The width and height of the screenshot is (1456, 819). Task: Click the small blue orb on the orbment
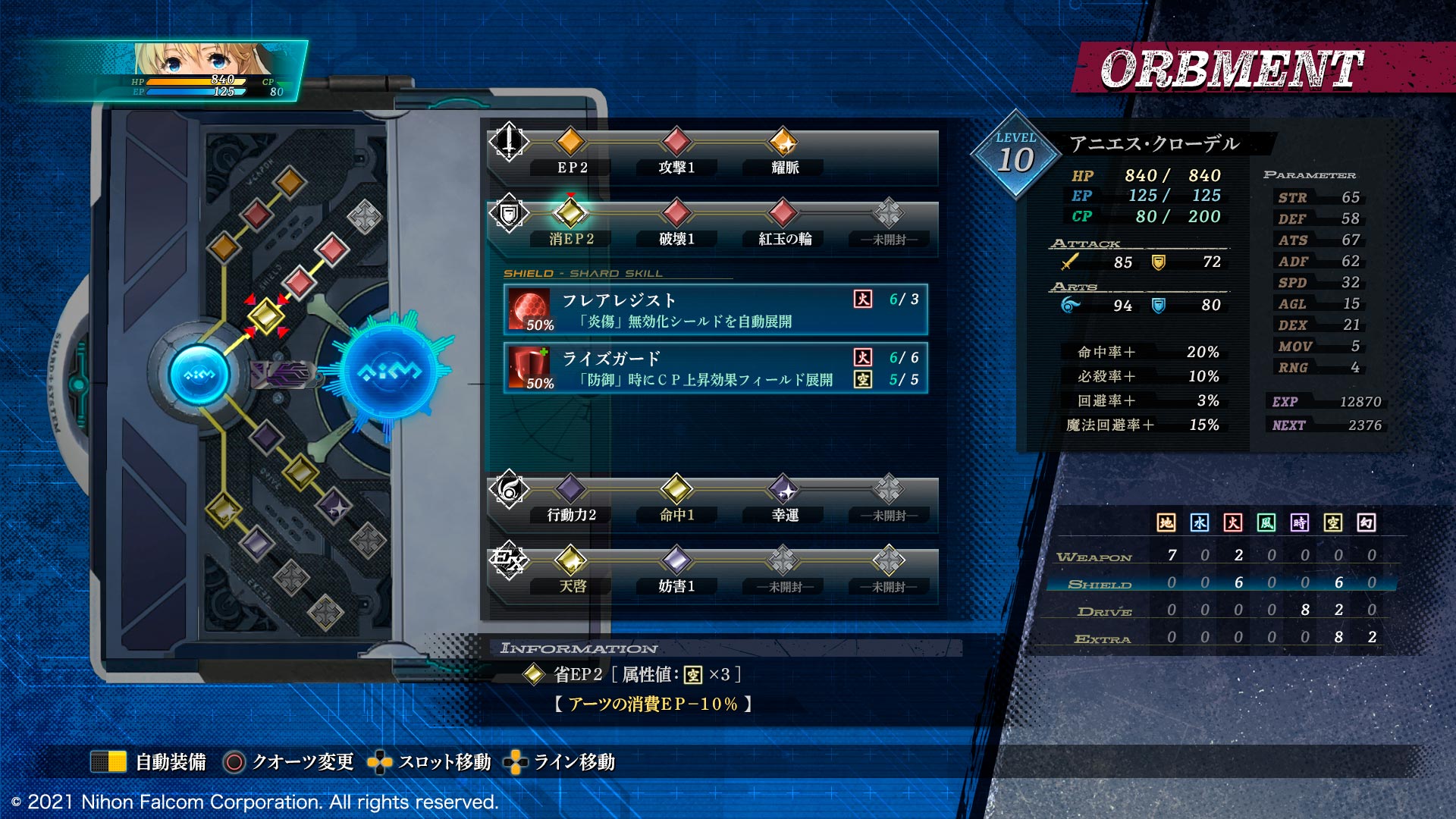point(199,375)
